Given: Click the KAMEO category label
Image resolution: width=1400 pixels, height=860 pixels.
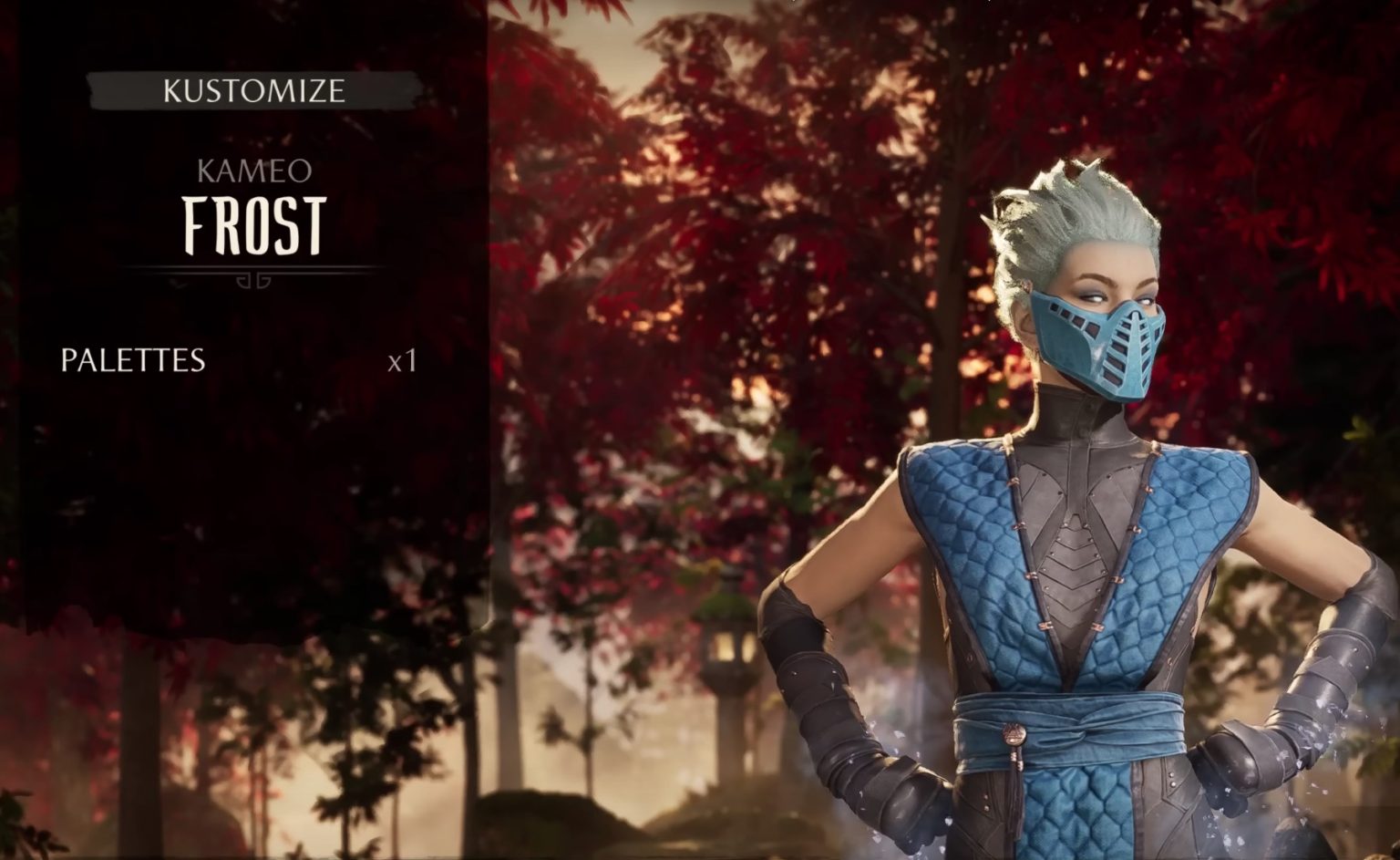Looking at the screenshot, I should pos(253,171).
